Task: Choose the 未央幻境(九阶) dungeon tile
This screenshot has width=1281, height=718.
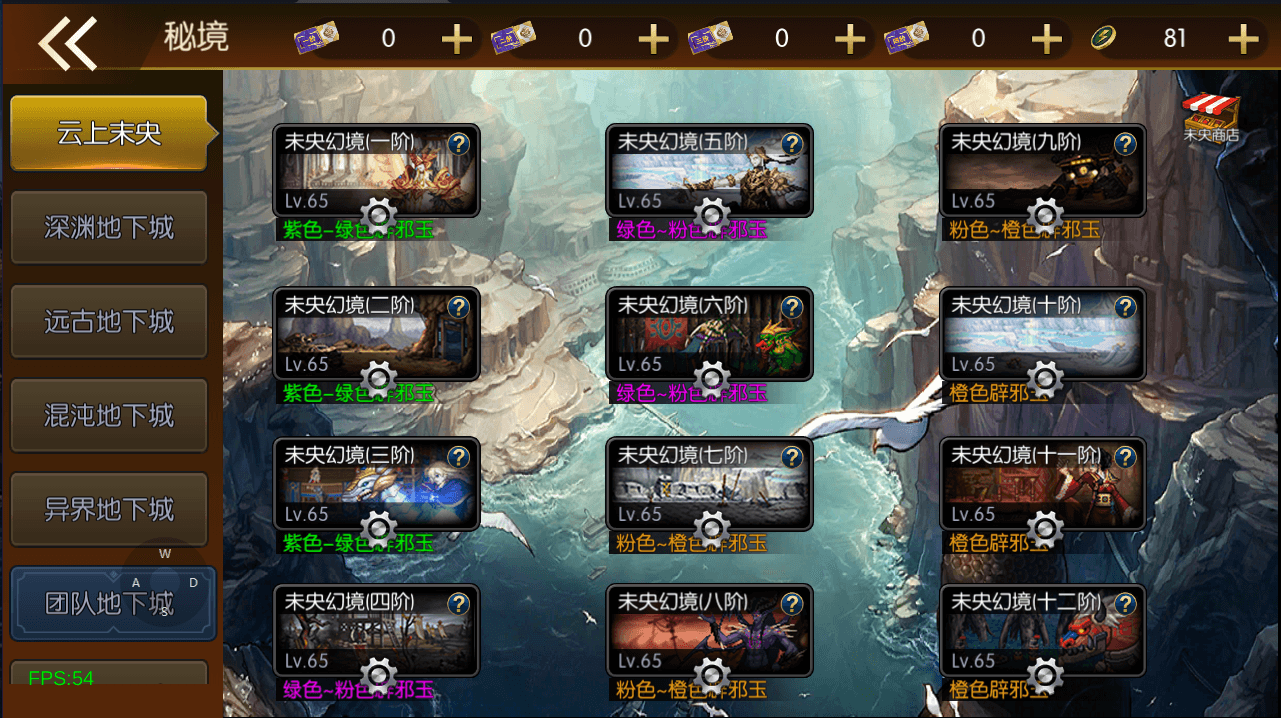Action: [x=1042, y=170]
